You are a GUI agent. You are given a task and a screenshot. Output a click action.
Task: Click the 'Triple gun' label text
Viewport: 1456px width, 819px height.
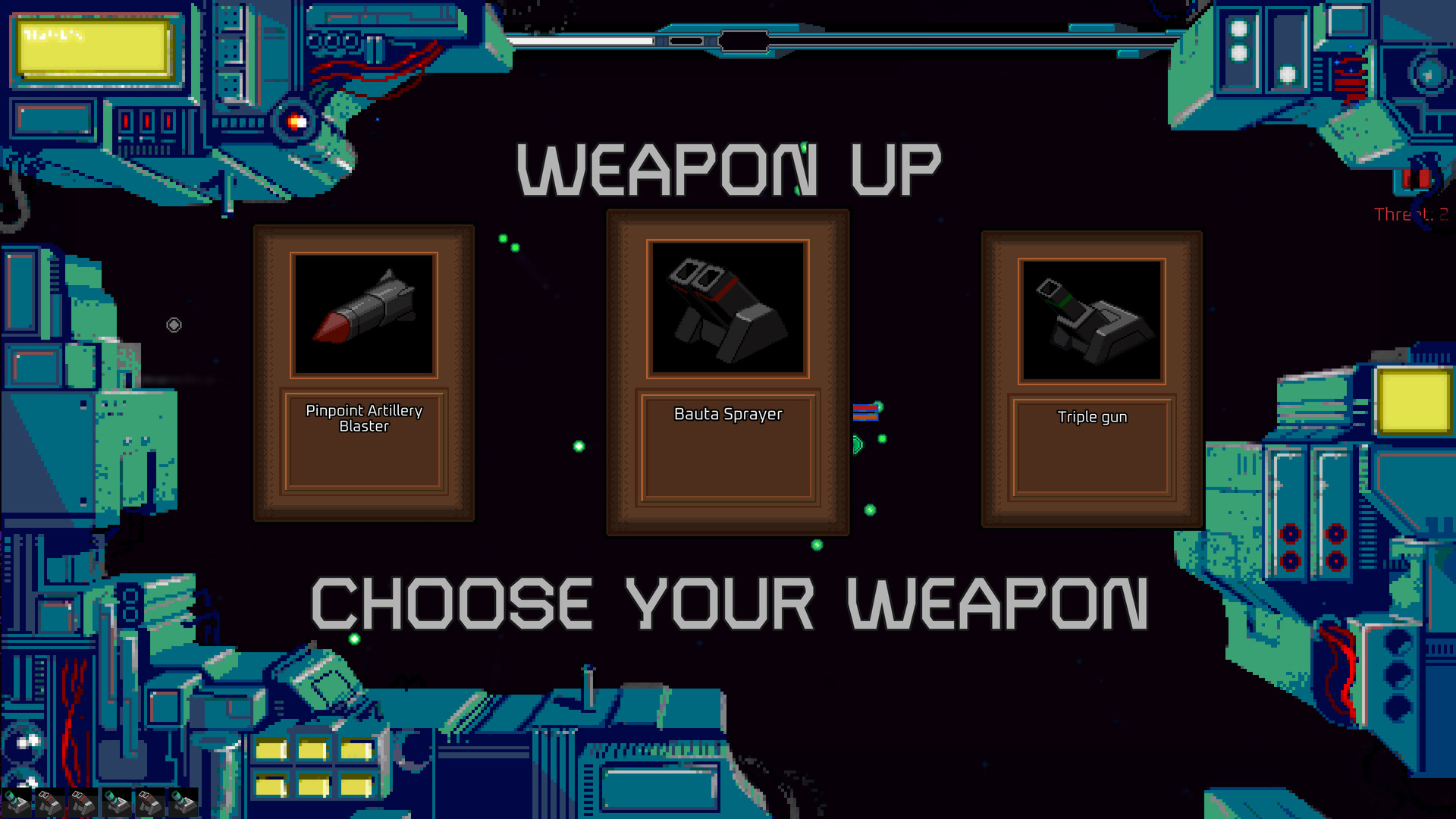pos(1093,416)
